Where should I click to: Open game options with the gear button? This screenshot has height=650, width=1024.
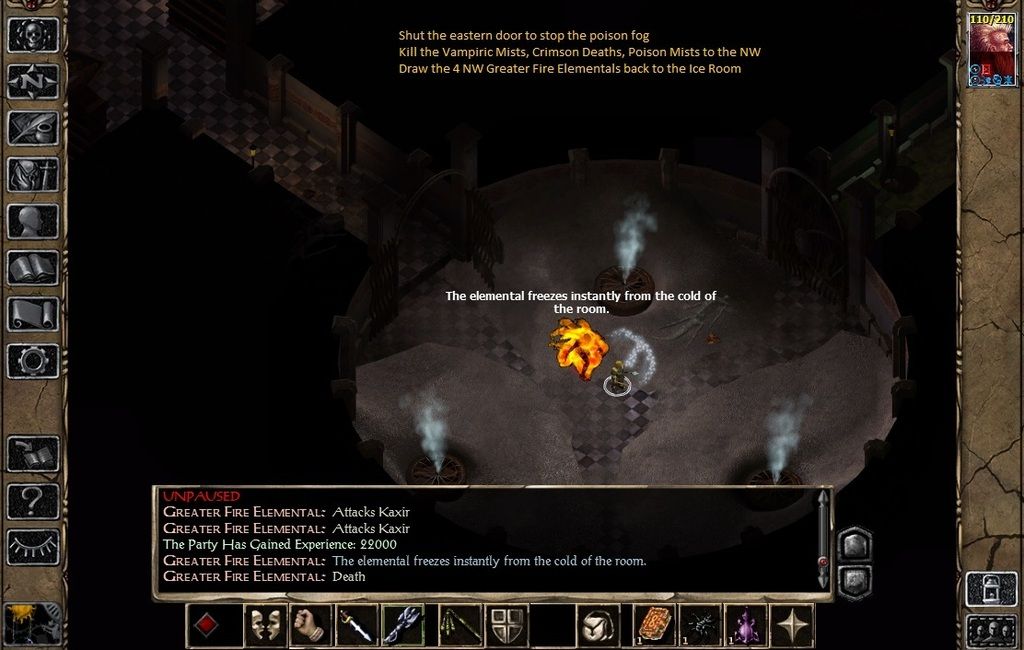click(33, 361)
